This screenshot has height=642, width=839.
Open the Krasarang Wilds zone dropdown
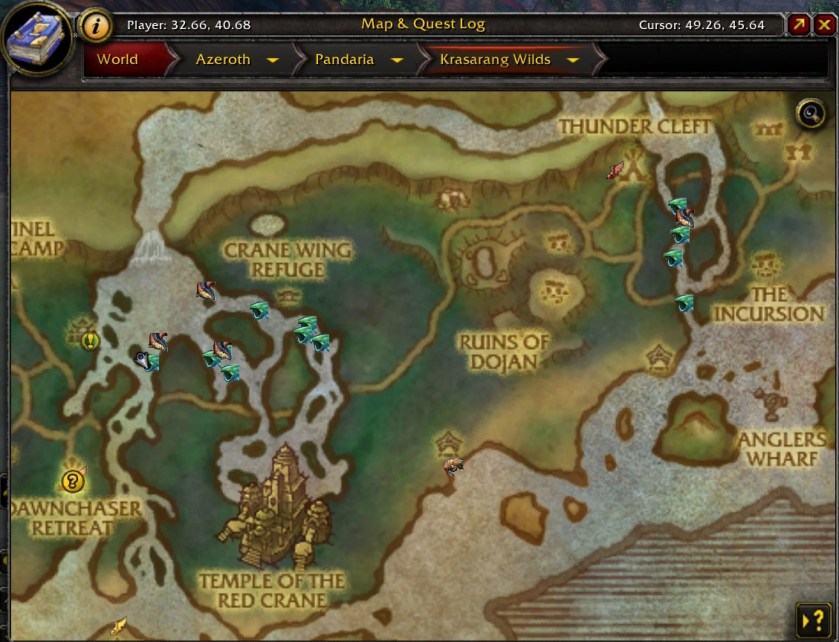point(573,60)
